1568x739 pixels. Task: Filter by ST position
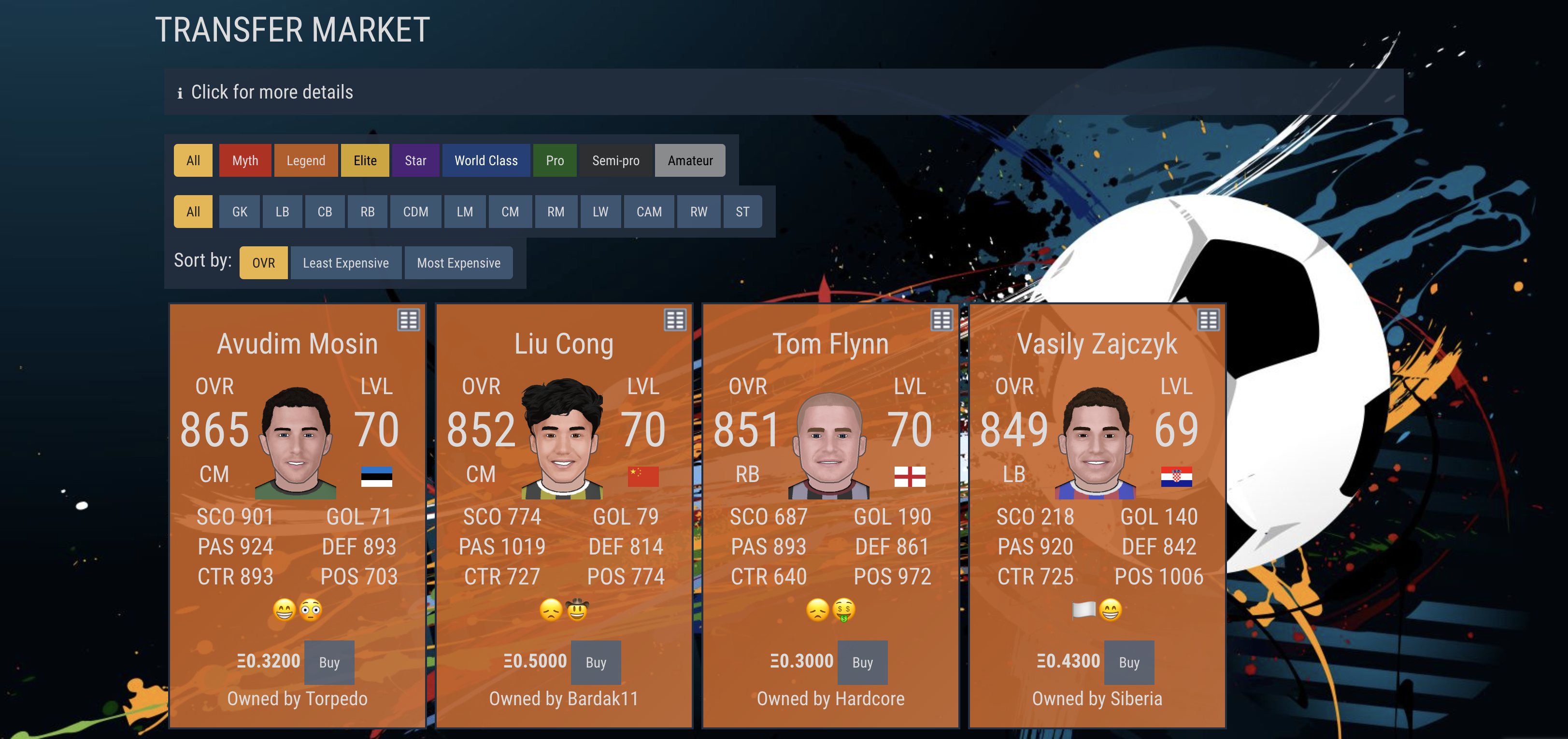click(742, 212)
